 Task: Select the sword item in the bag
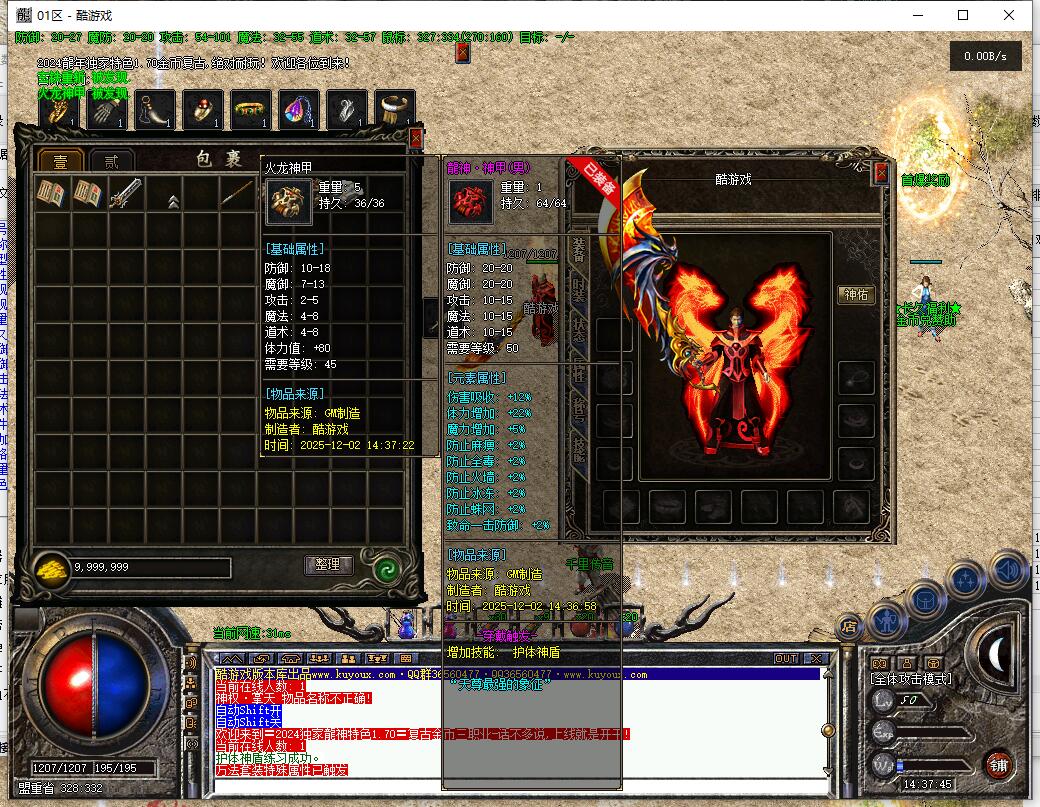[x=125, y=194]
